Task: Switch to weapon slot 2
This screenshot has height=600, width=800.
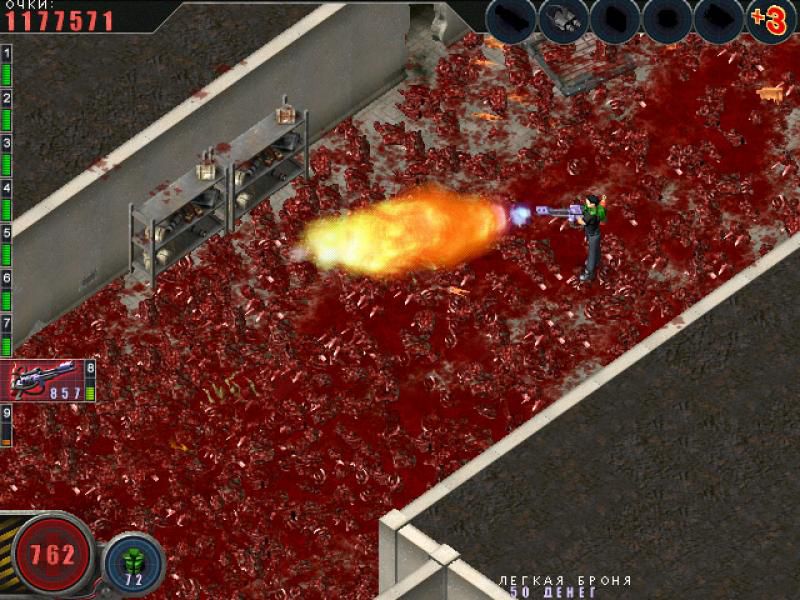Action: [x=6, y=110]
